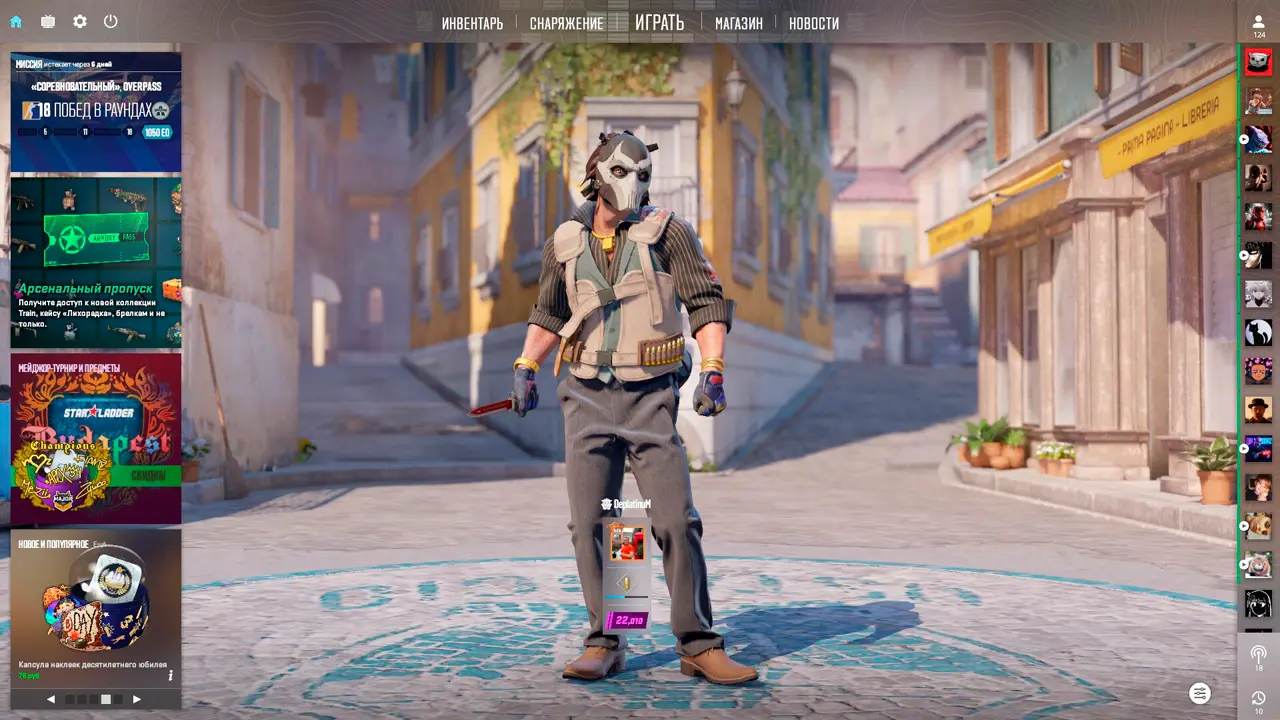Open the Арсенальный пропуск banner
This screenshot has height=720, width=1280.
coord(96,262)
